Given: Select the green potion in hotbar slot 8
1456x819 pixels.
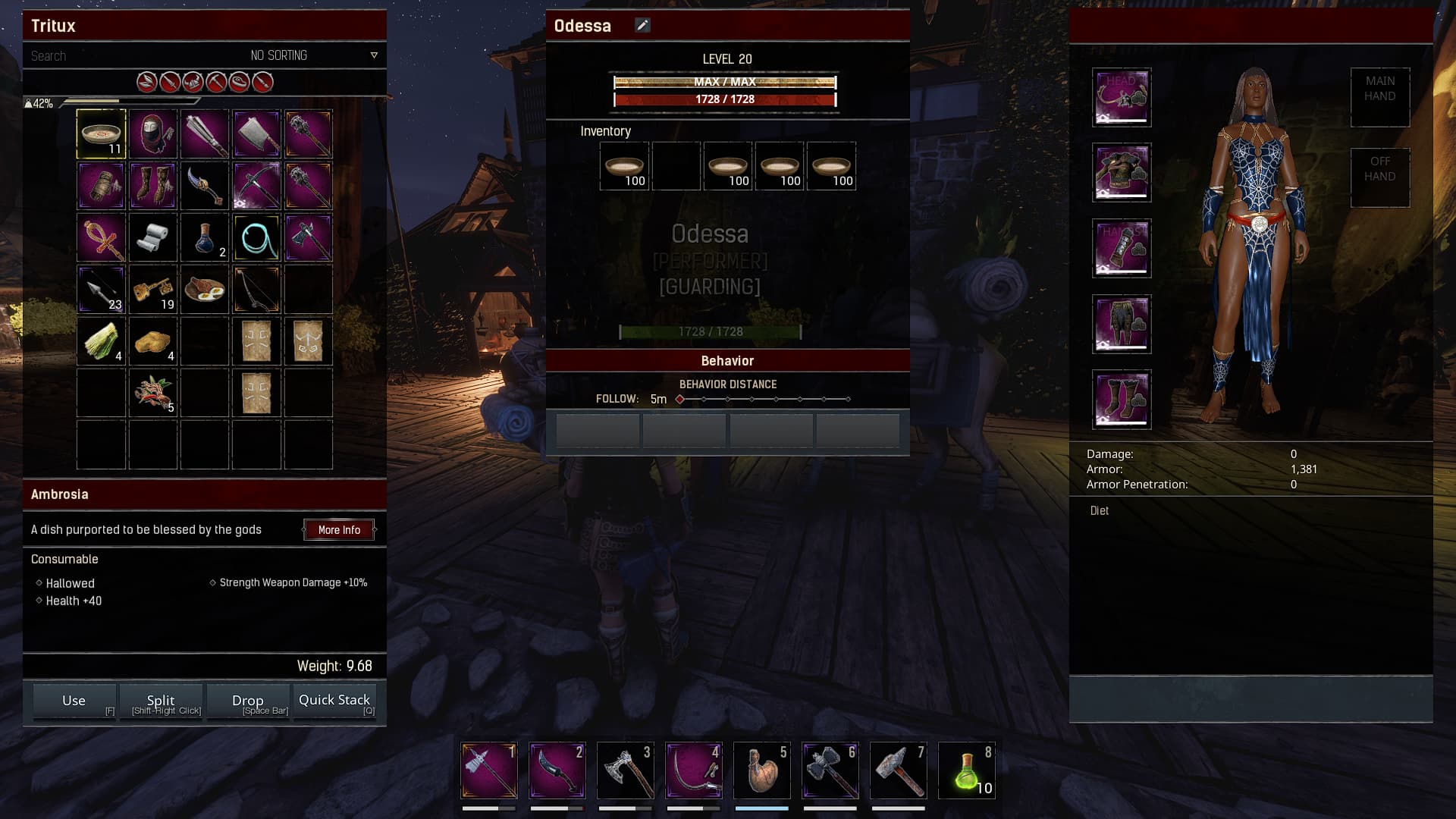Looking at the screenshot, I should point(967,771).
